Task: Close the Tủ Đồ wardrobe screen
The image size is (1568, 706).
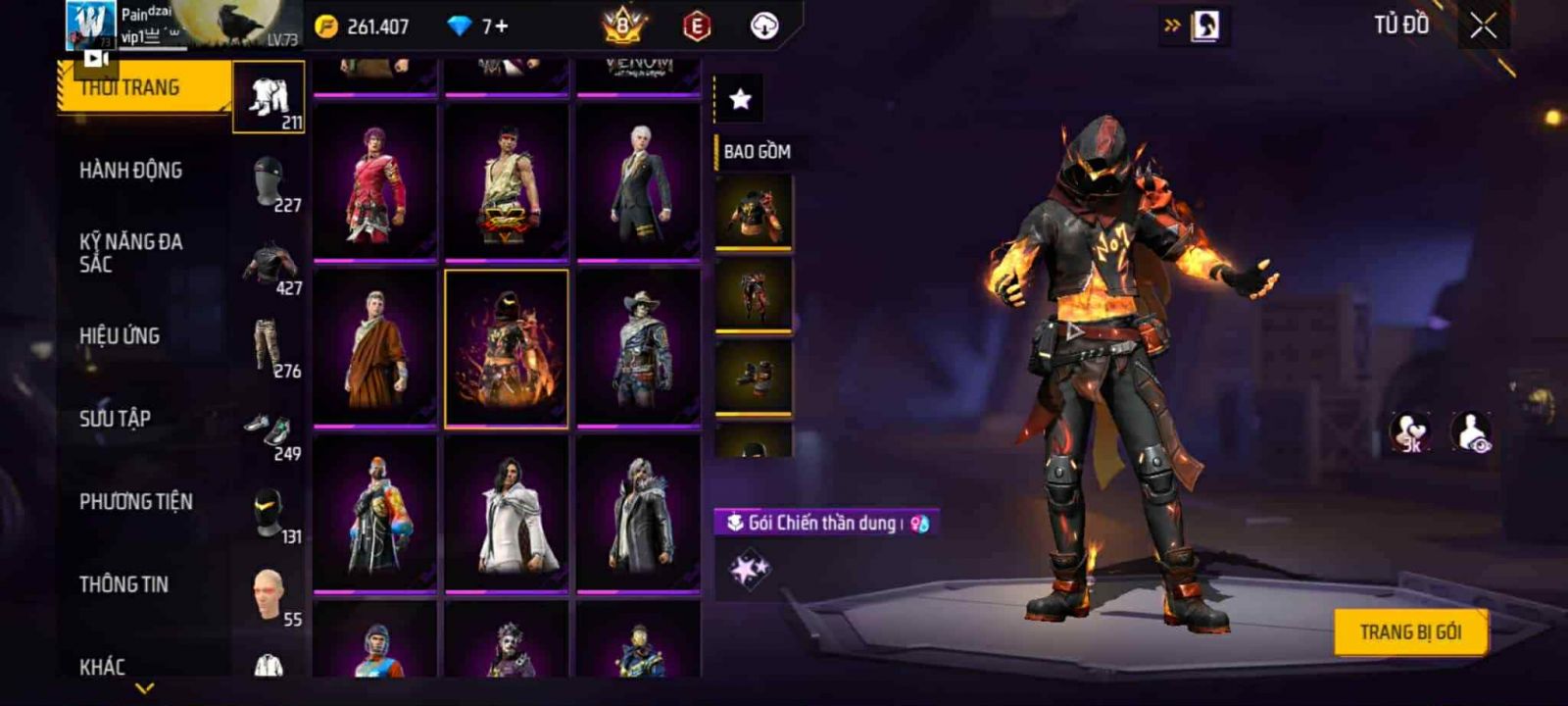Action: pyautogui.click(x=1484, y=26)
